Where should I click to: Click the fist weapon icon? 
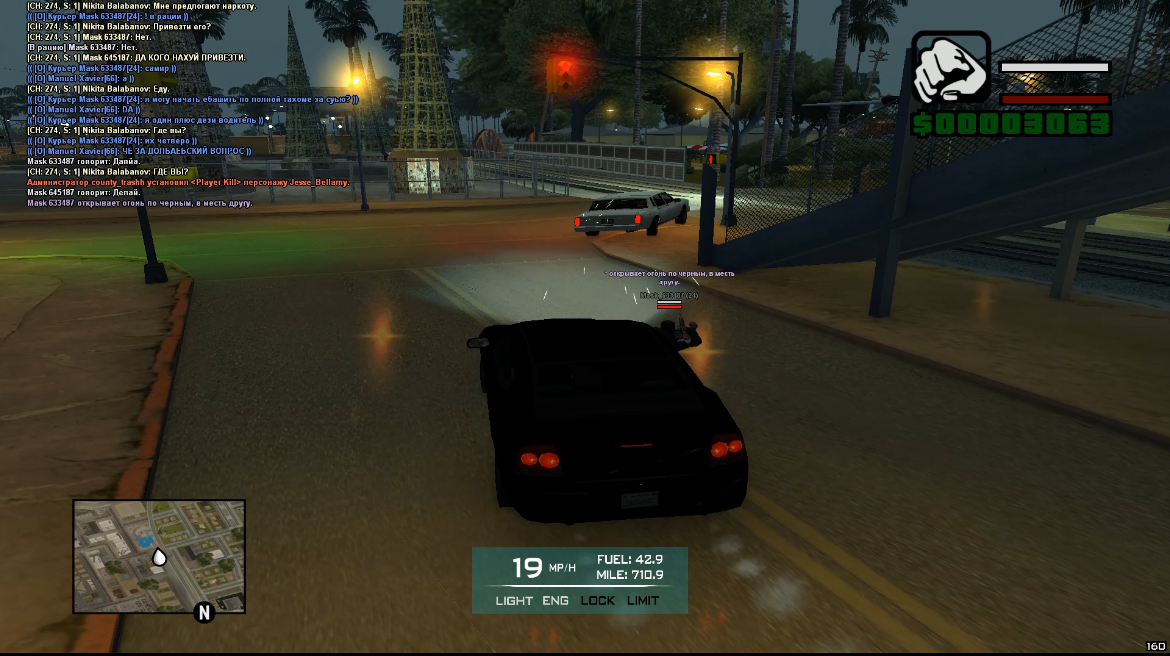[950, 69]
